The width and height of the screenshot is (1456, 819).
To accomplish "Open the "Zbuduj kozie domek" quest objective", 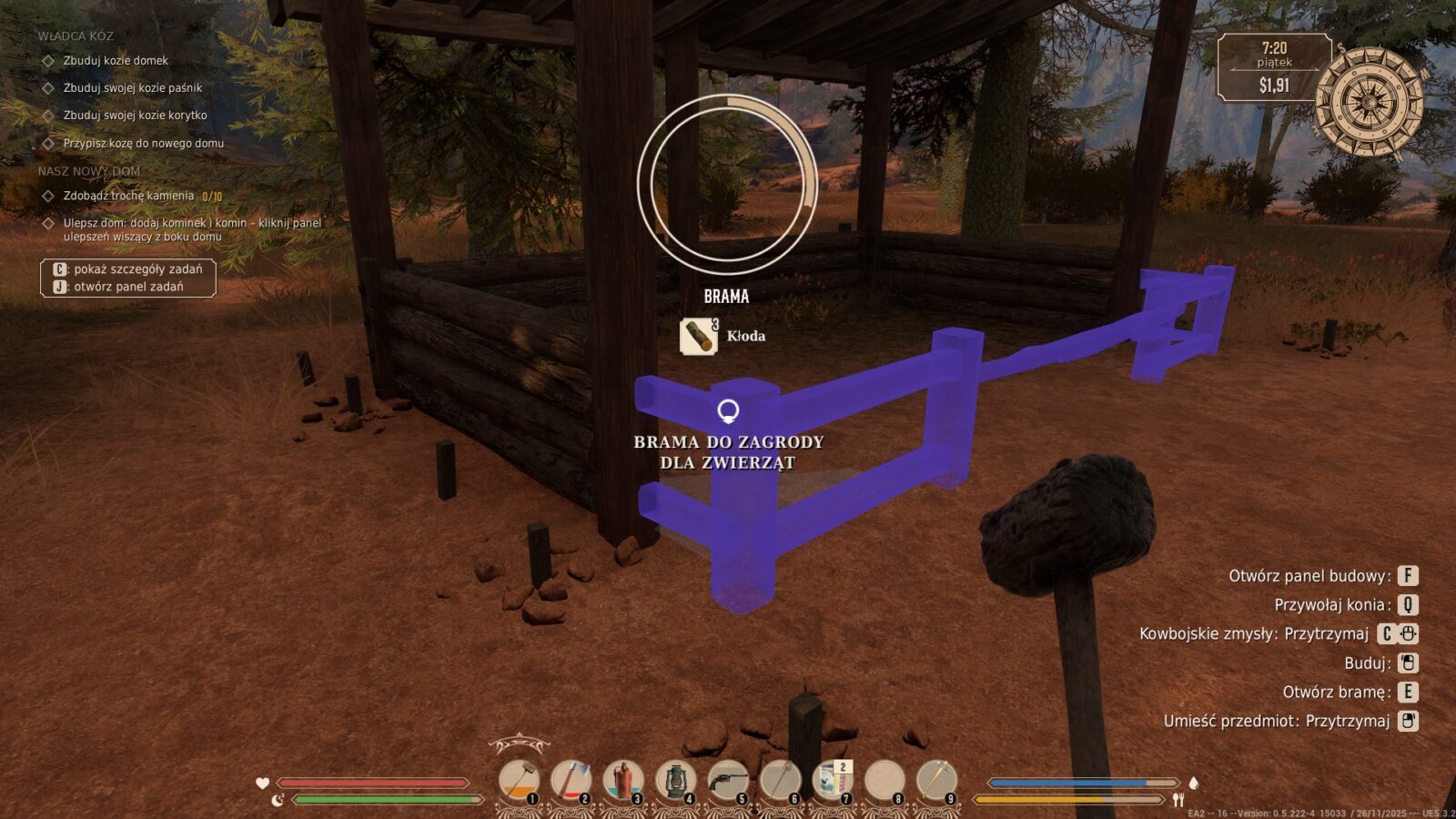I will pyautogui.click(x=116, y=61).
